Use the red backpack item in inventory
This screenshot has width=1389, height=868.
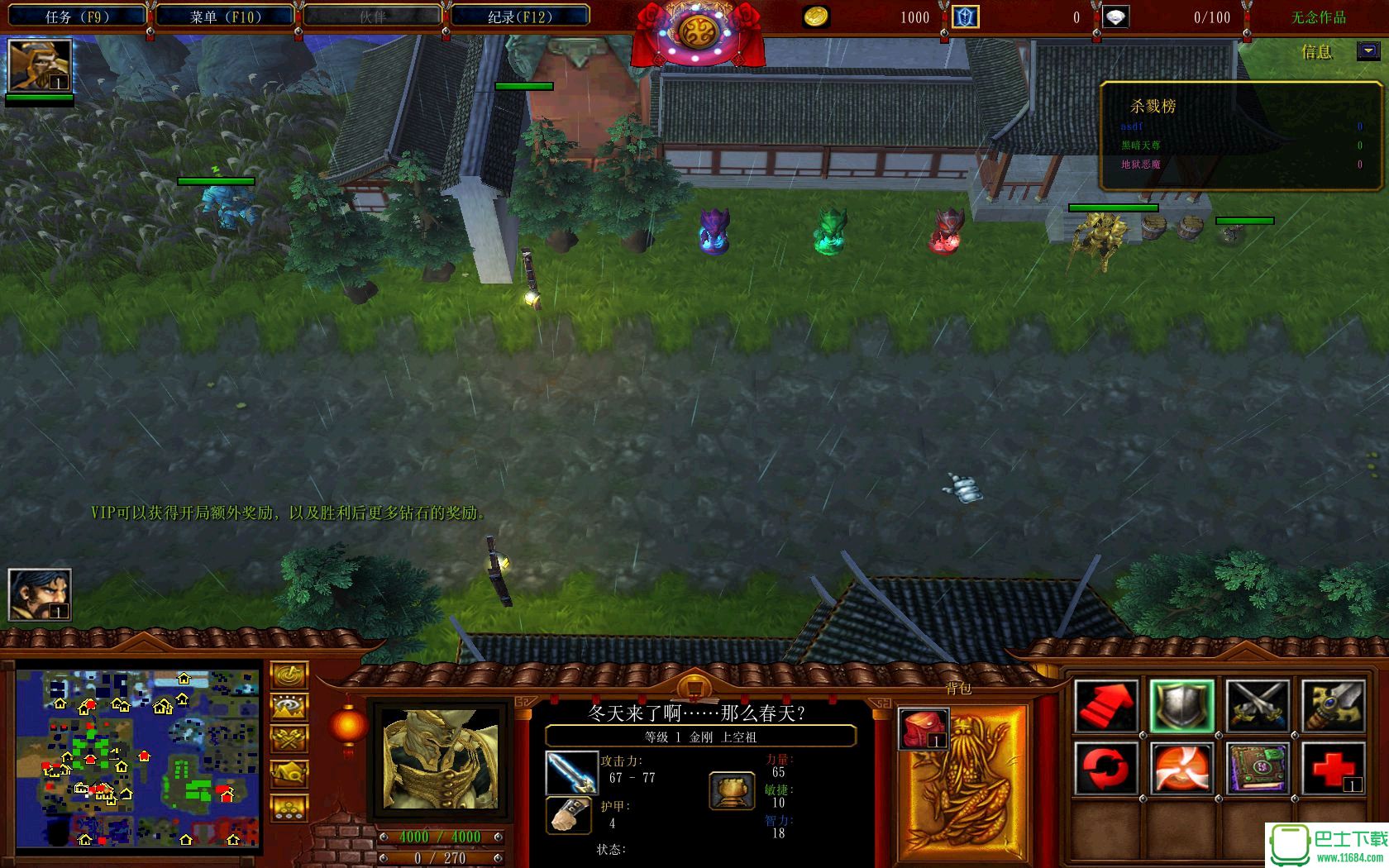coord(923,728)
